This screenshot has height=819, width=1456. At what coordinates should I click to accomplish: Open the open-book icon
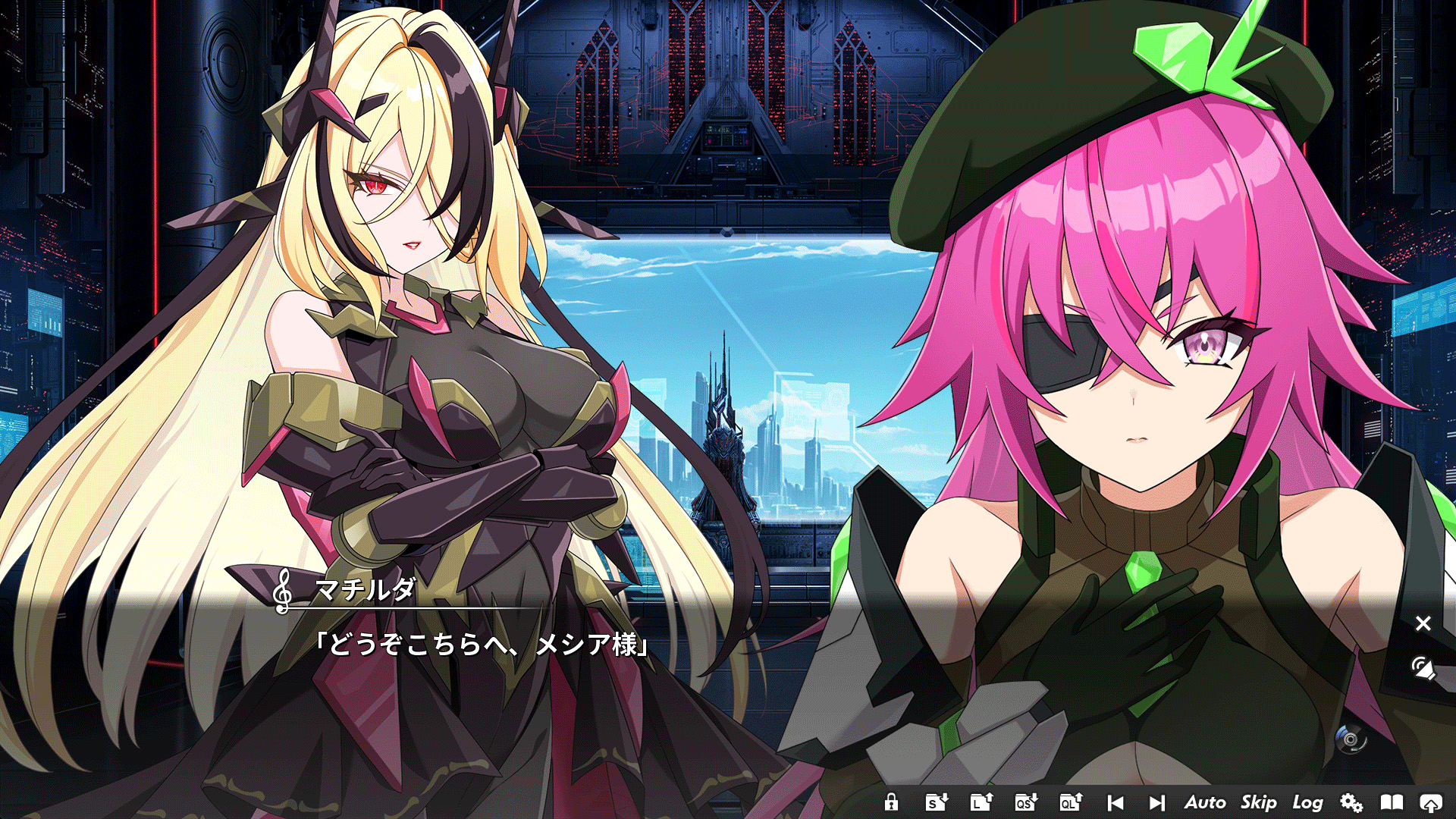click(1392, 802)
